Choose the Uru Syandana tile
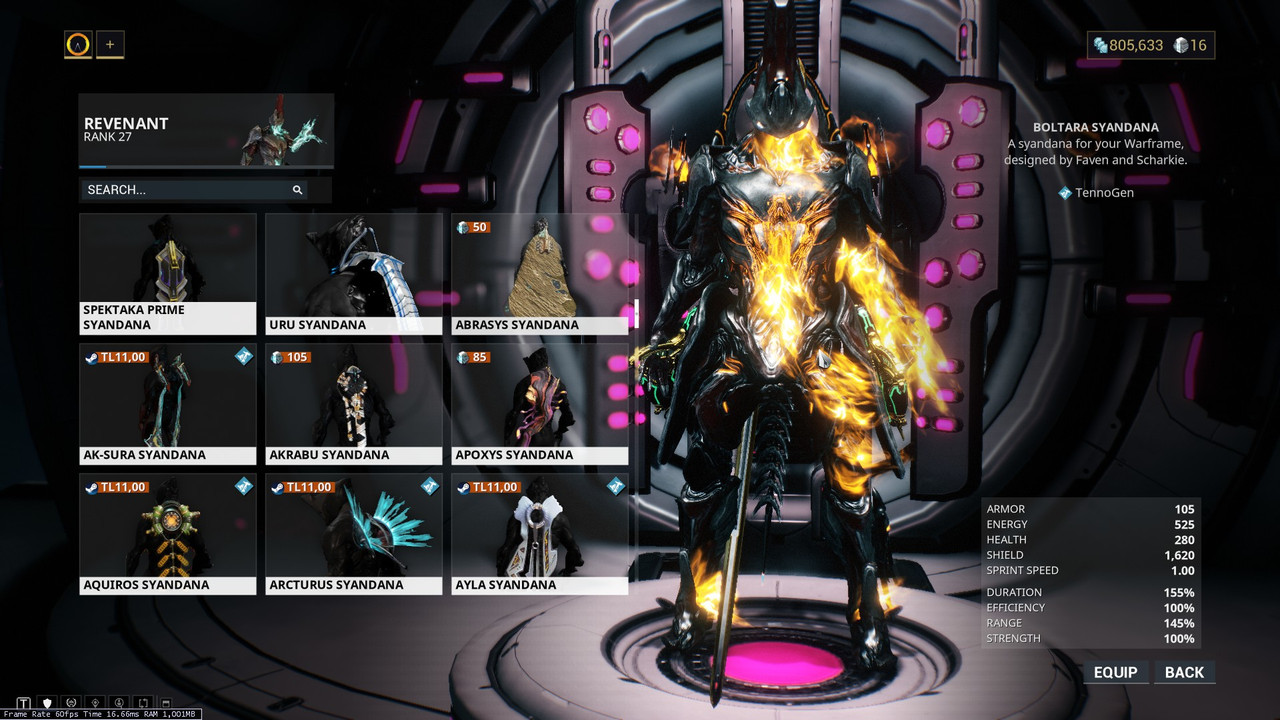The width and height of the screenshot is (1280, 720). point(354,273)
